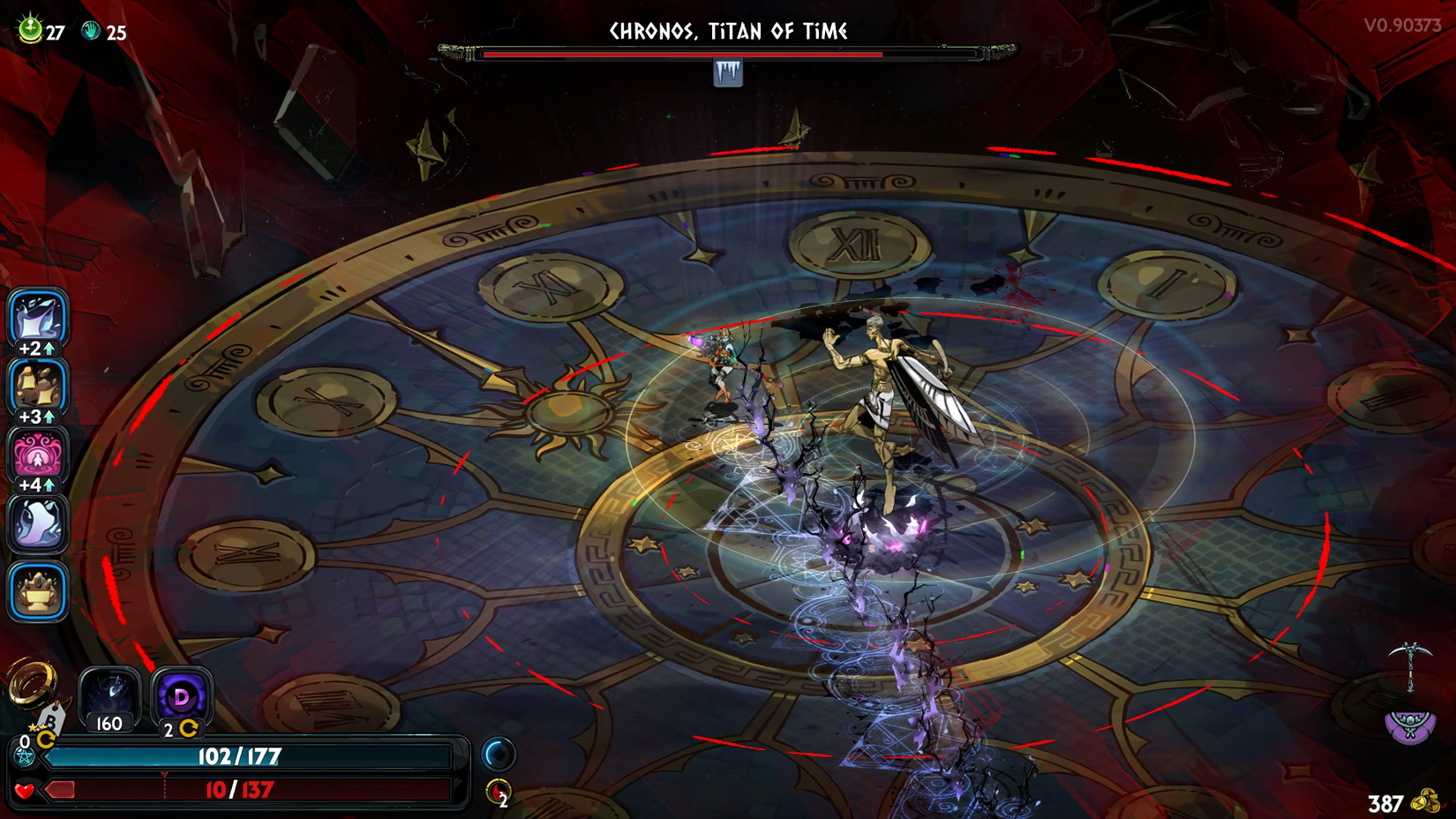Click the CHRONOS, TITAN OF TIME title banner
Viewport: 1456px width, 819px height.
727,30
